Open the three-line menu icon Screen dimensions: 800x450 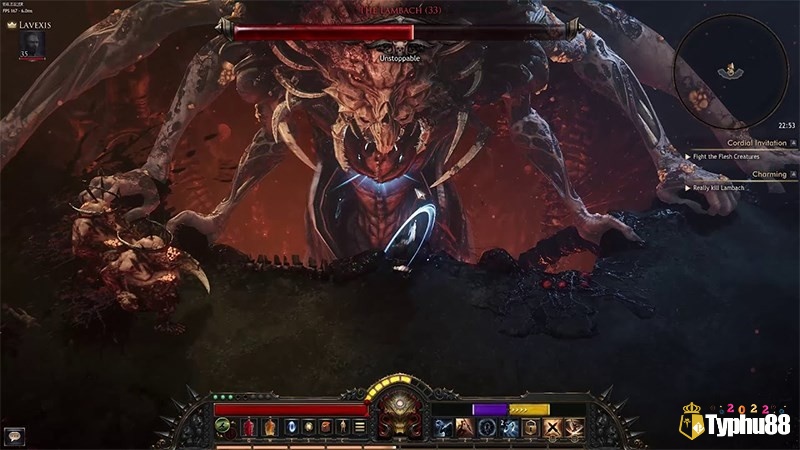coord(359,427)
